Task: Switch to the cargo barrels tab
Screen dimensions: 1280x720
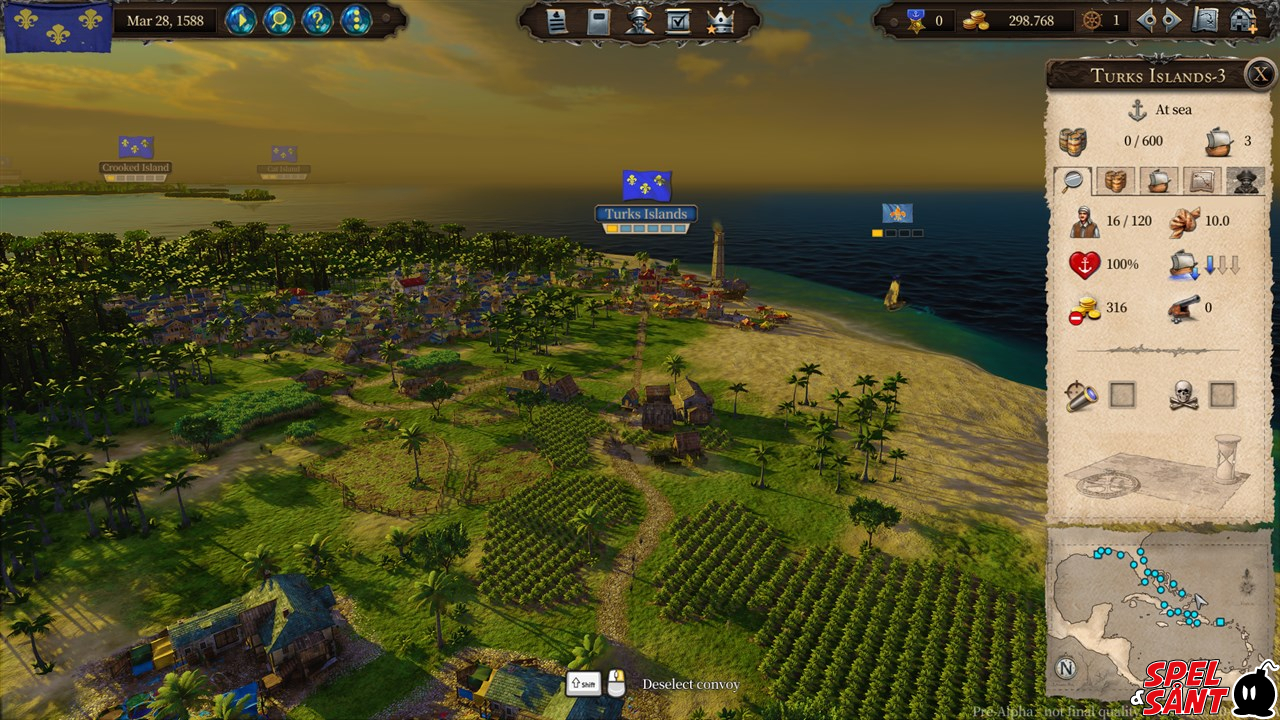Action: (x=1115, y=180)
